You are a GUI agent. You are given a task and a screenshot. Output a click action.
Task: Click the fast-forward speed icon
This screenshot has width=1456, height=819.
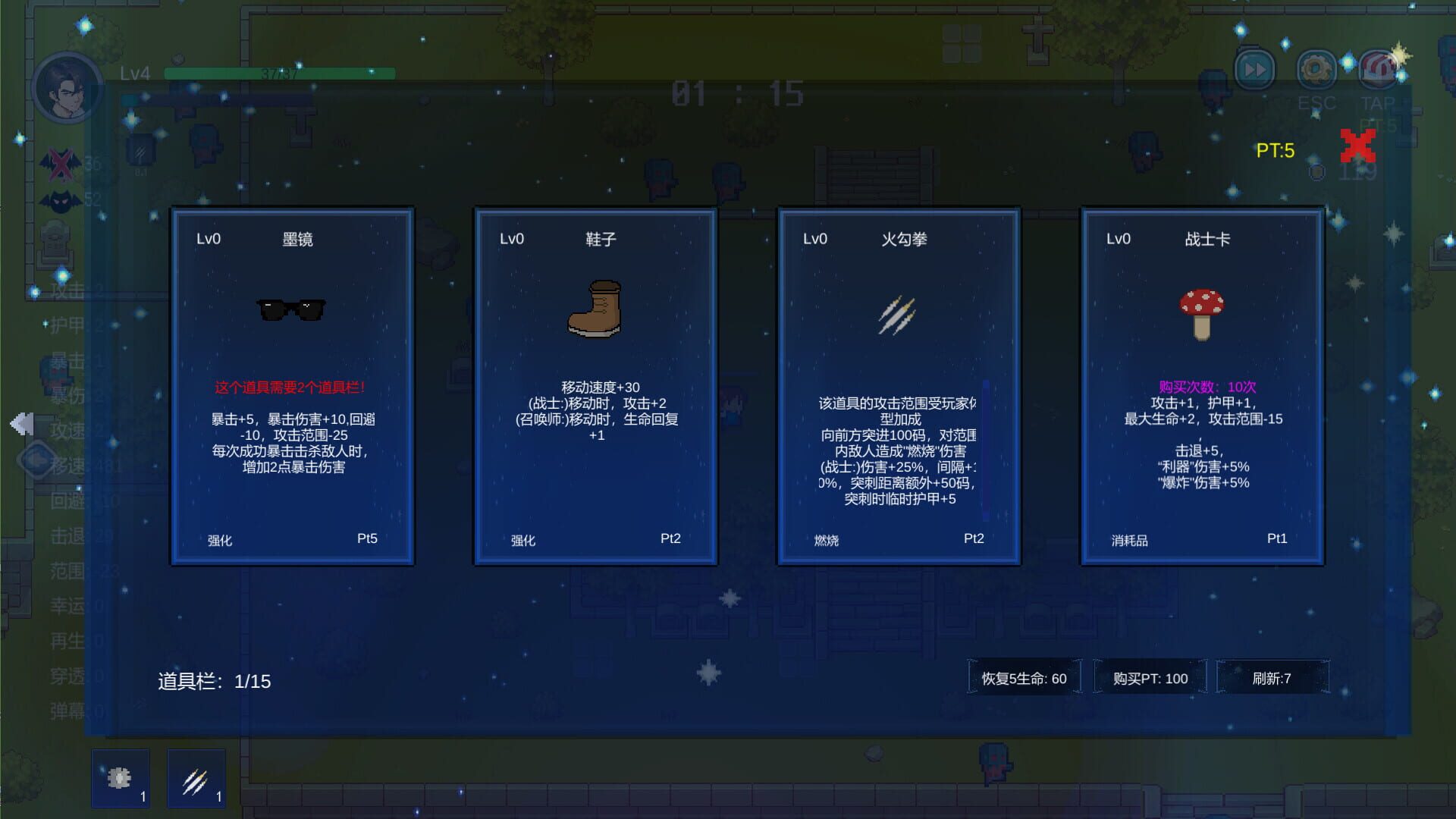[x=1255, y=70]
